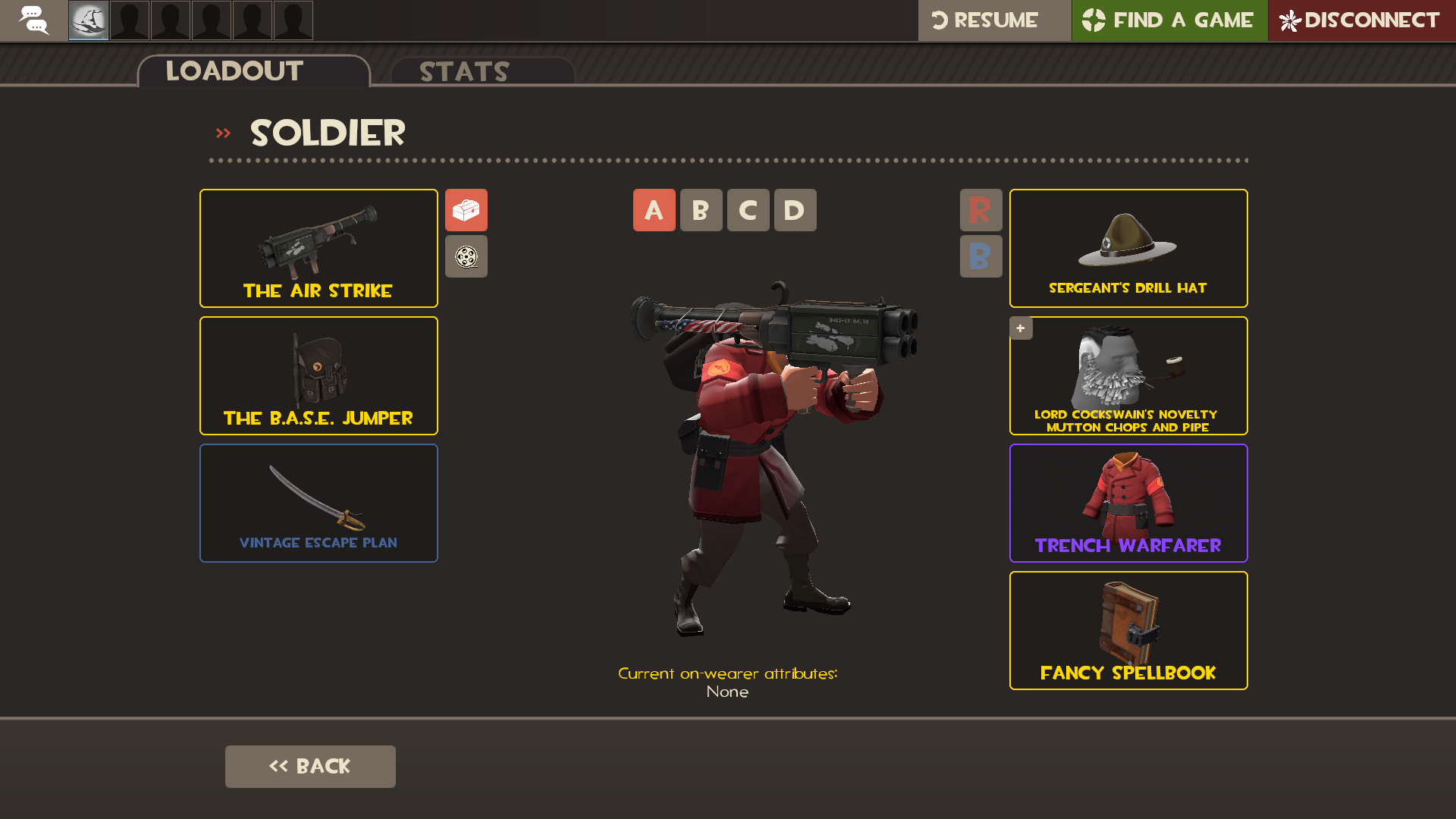Screen dimensions: 1456x819
Task: Select The Air Strike weapon slot
Action: (x=318, y=248)
